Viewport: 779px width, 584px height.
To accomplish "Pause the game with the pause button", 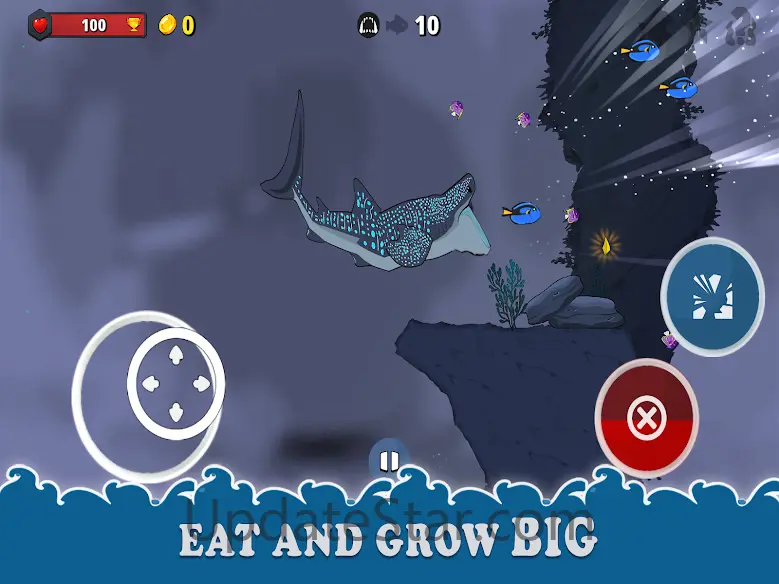I will pyautogui.click(x=389, y=460).
